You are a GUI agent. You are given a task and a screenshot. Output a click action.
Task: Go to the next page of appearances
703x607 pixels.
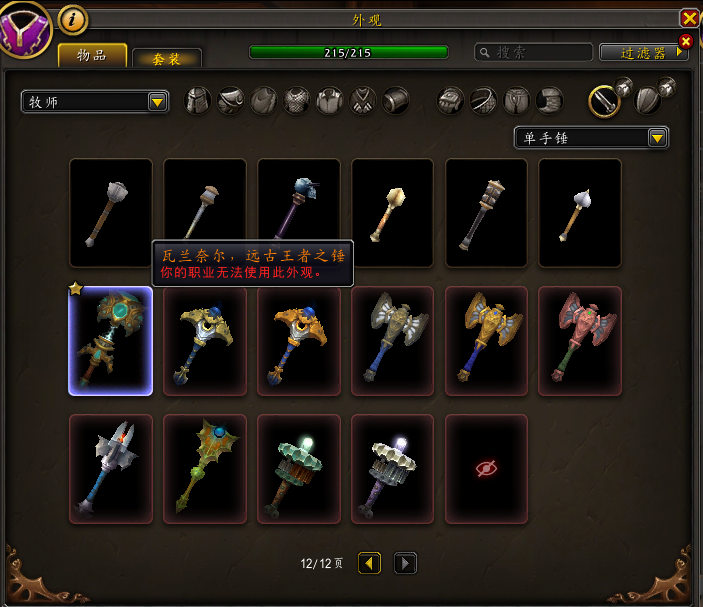(405, 563)
